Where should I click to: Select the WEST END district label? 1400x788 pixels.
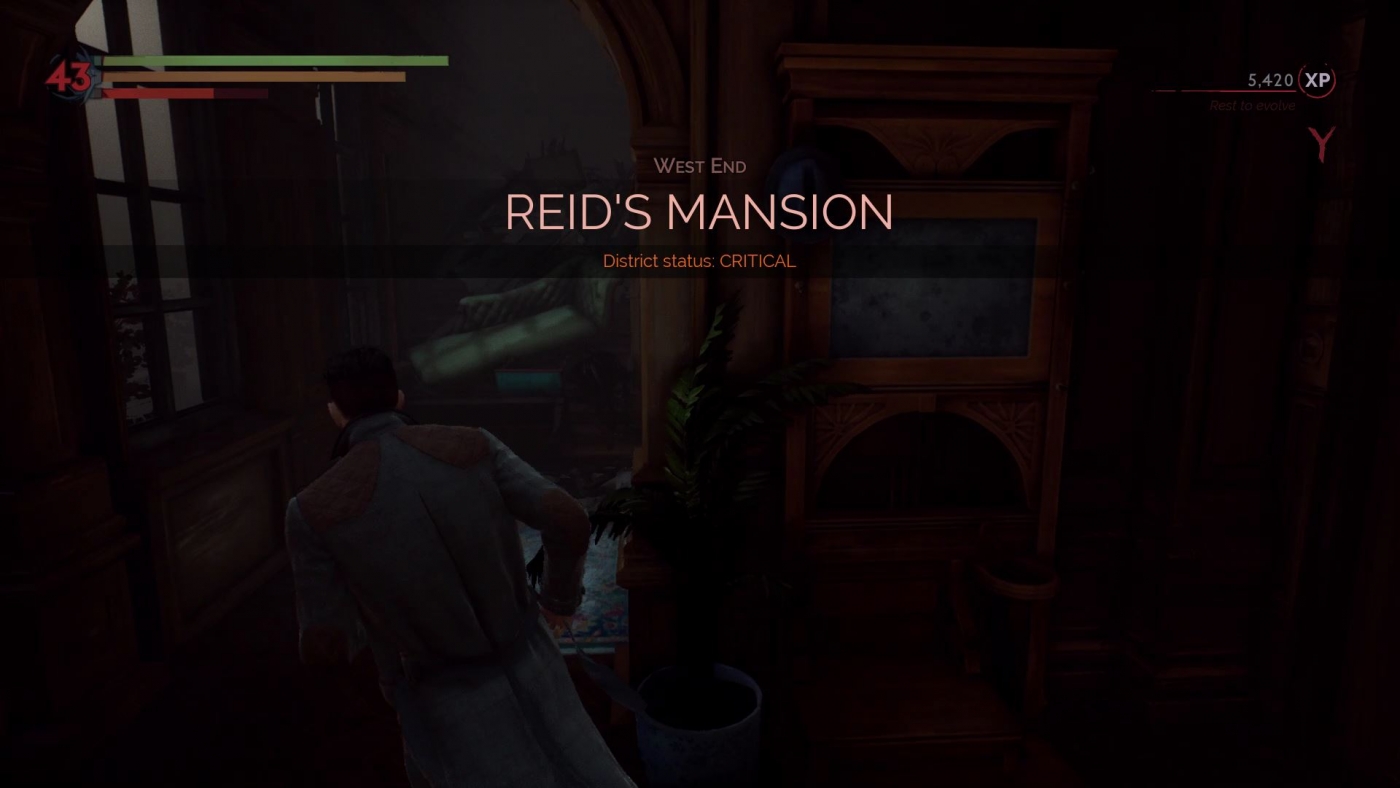(700, 166)
